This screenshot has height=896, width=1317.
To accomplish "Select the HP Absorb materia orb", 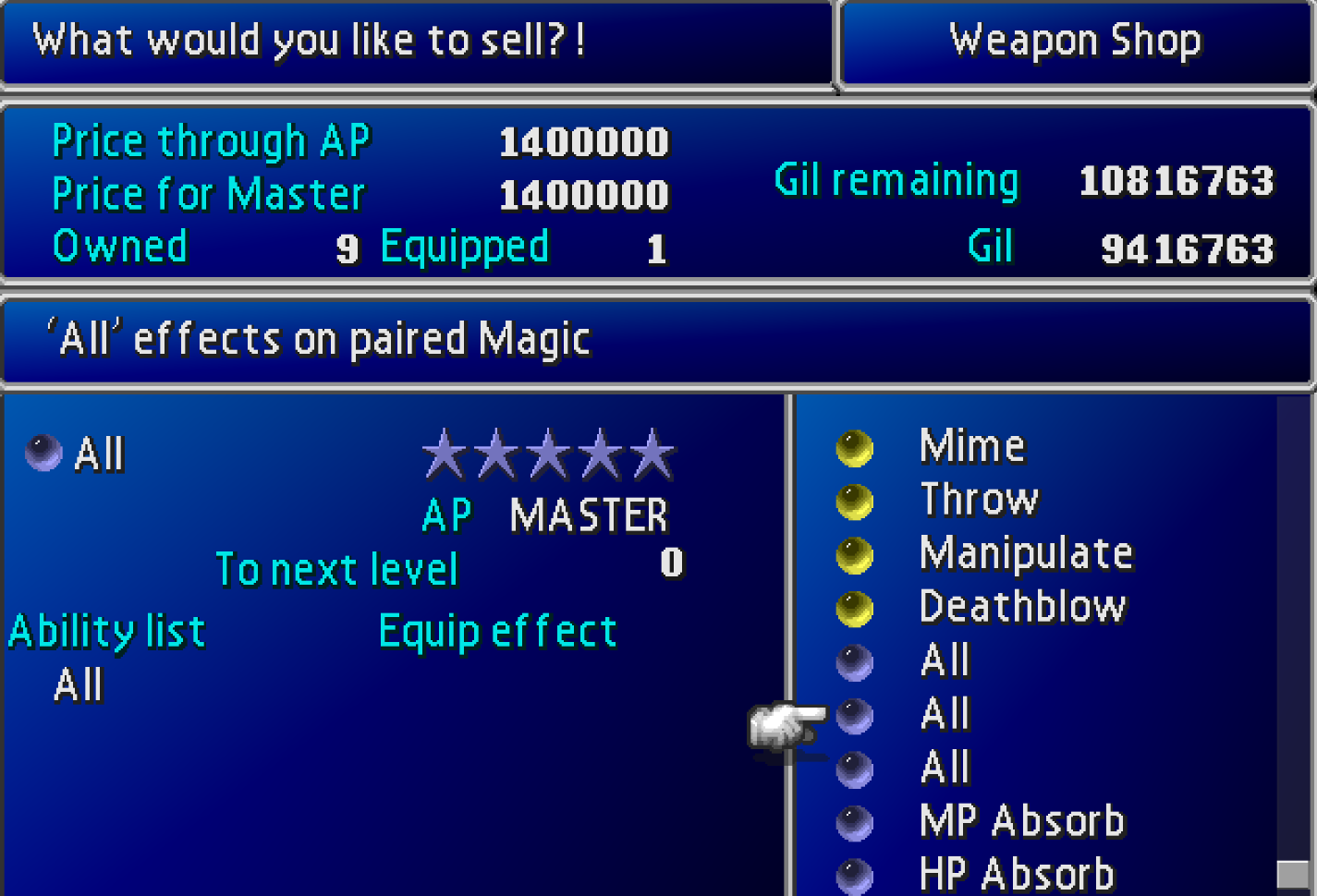I will [x=856, y=872].
